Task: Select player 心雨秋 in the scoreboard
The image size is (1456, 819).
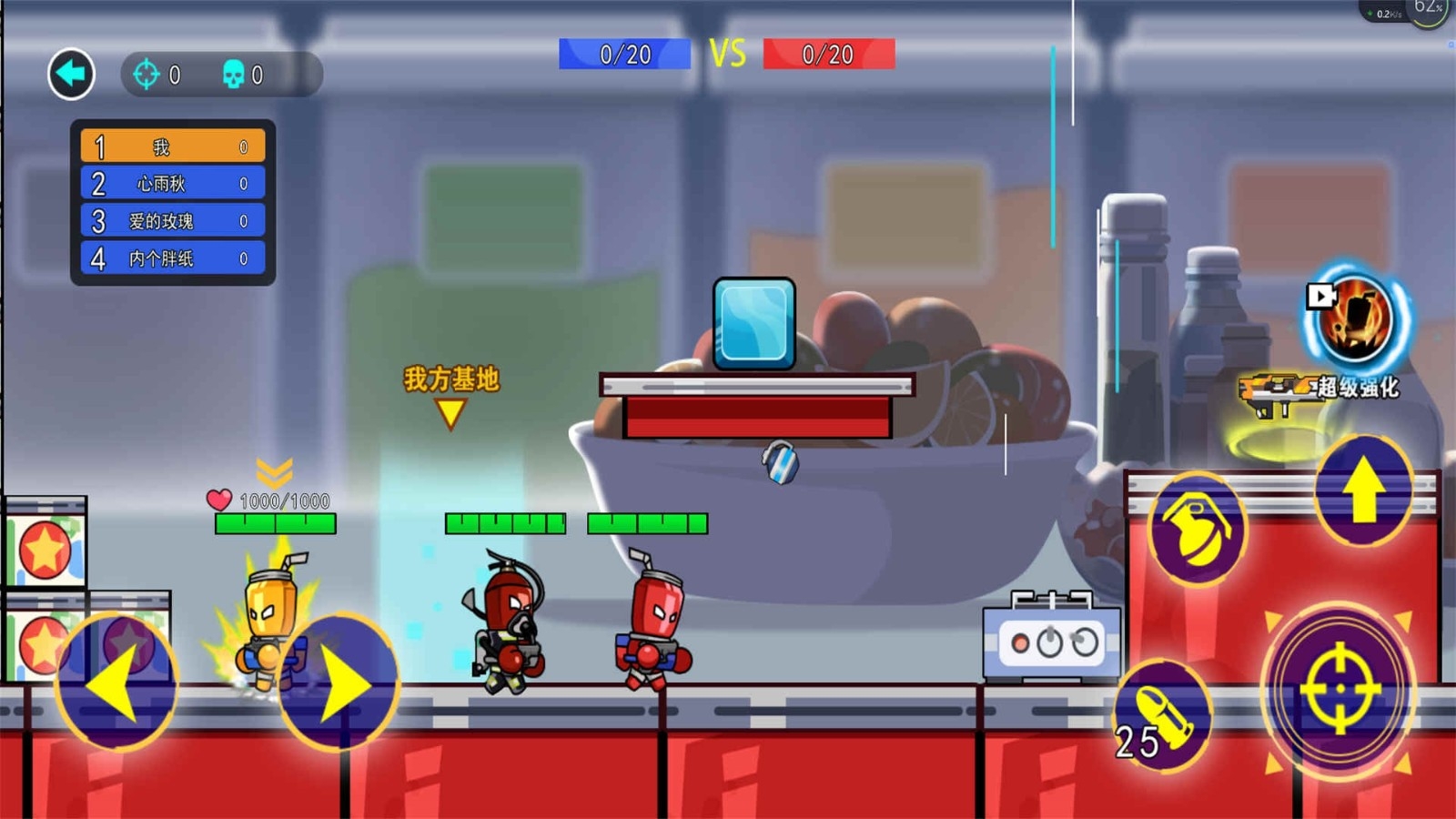Action: point(173,184)
